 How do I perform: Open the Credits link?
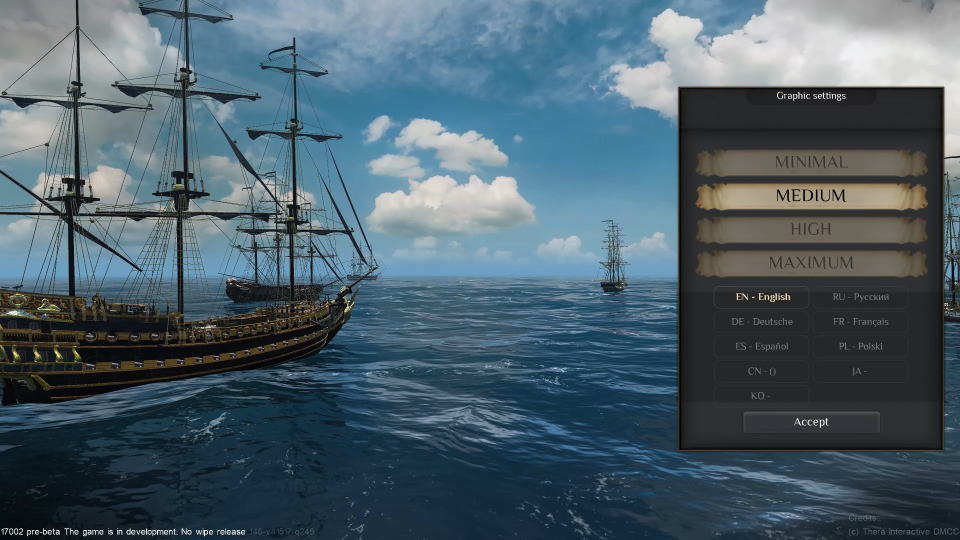[x=862, y=518]
